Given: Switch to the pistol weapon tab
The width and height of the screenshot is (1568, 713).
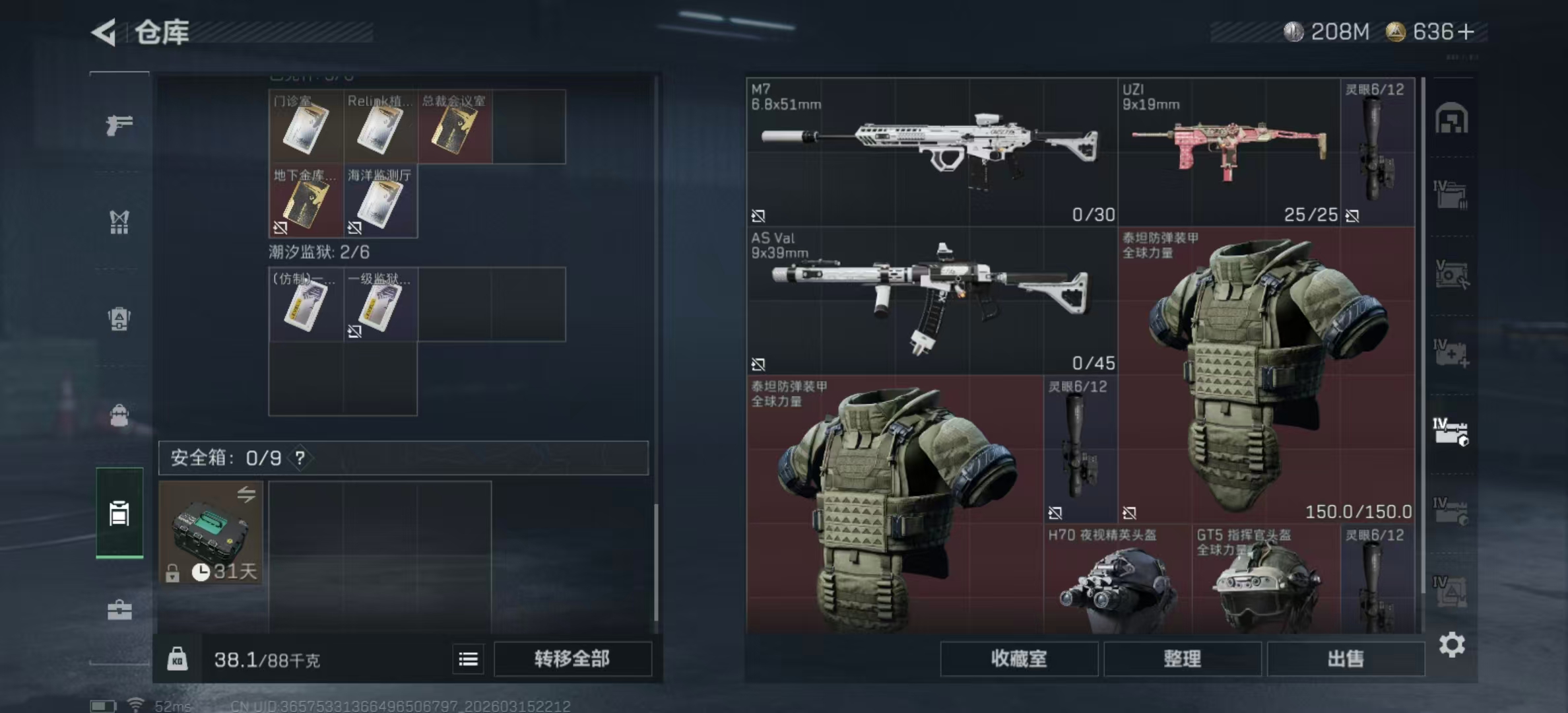Looking at the screenshot, I should (119, 124).
